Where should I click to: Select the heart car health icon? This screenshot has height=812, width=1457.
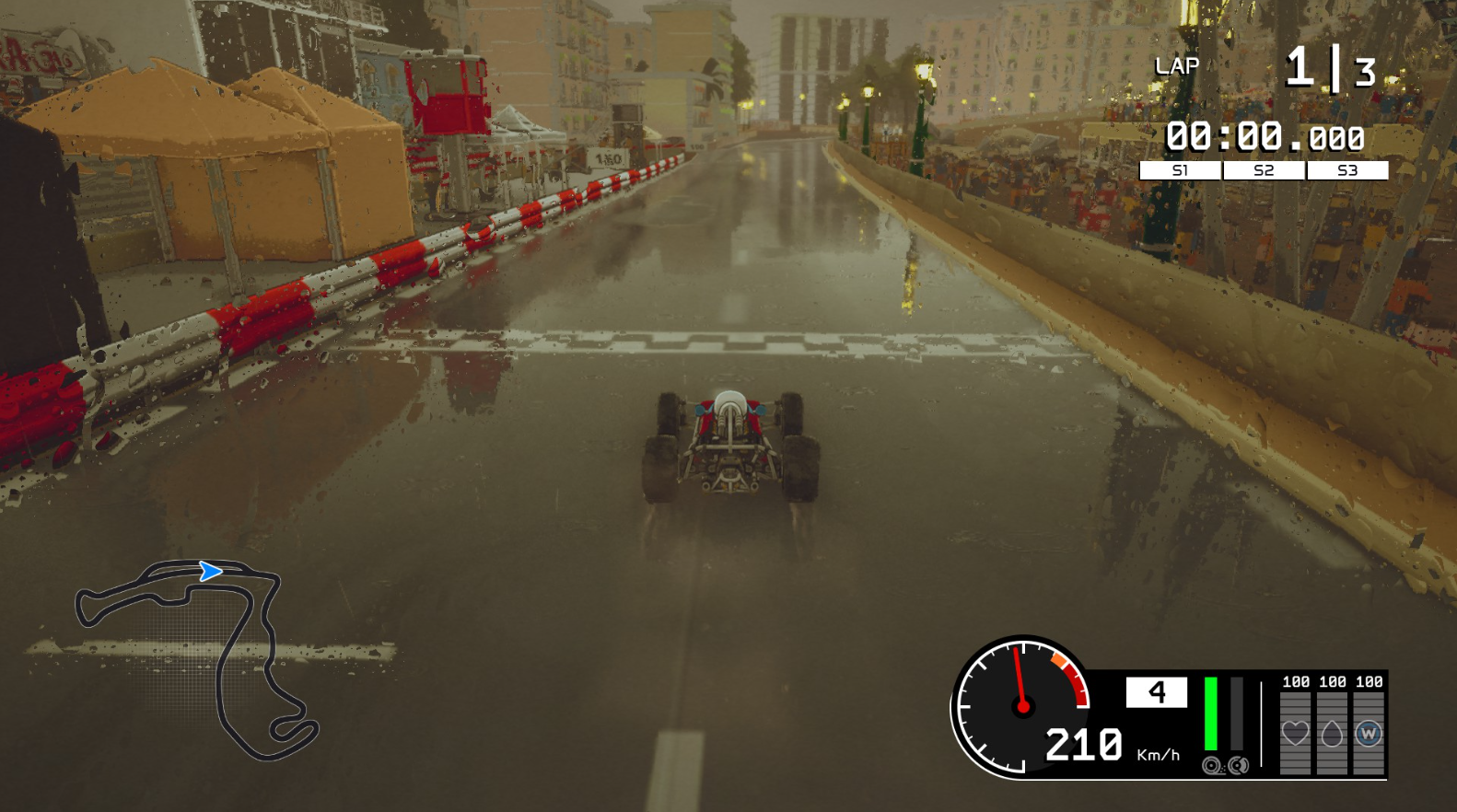[1295, 733]
